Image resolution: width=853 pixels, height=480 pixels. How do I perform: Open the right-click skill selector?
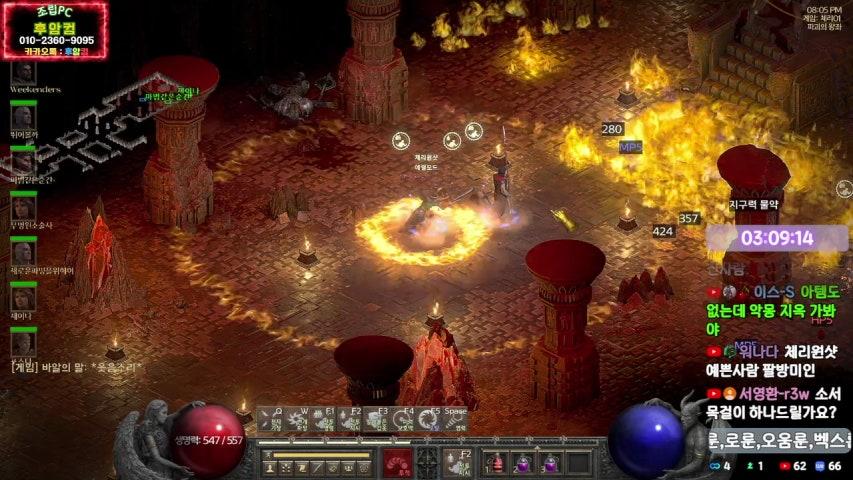tap(458, 462)
